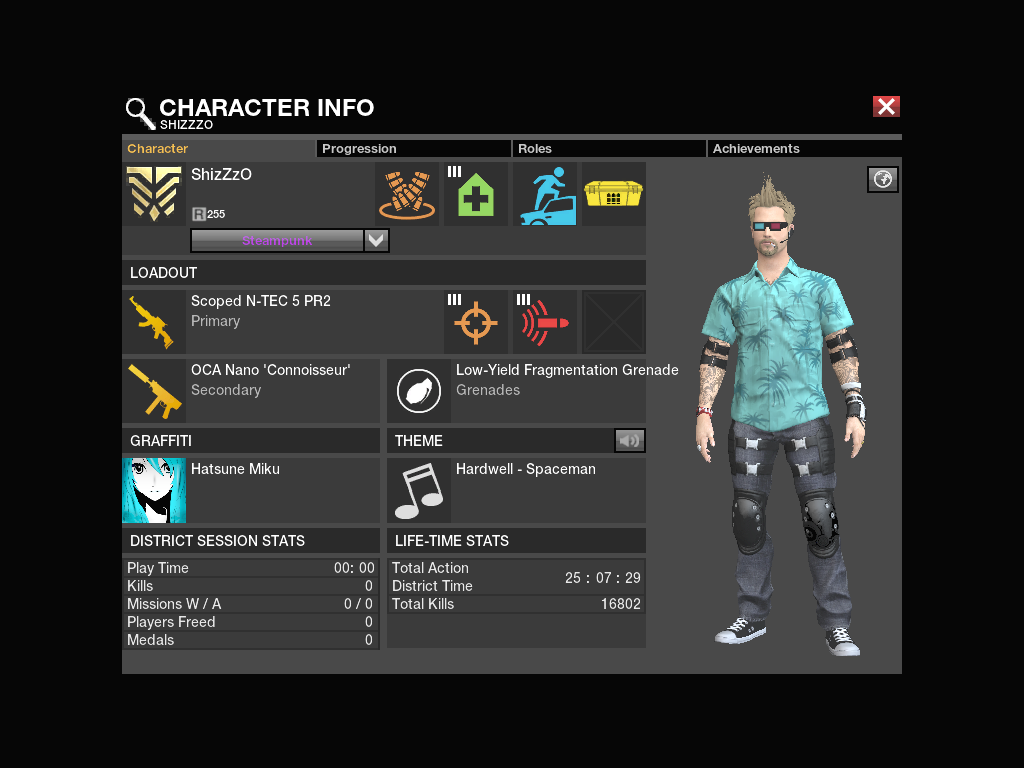This screenshot has width=1024, height=768.
Task: Click the globe button above the character model
Action: pos(883,179)
